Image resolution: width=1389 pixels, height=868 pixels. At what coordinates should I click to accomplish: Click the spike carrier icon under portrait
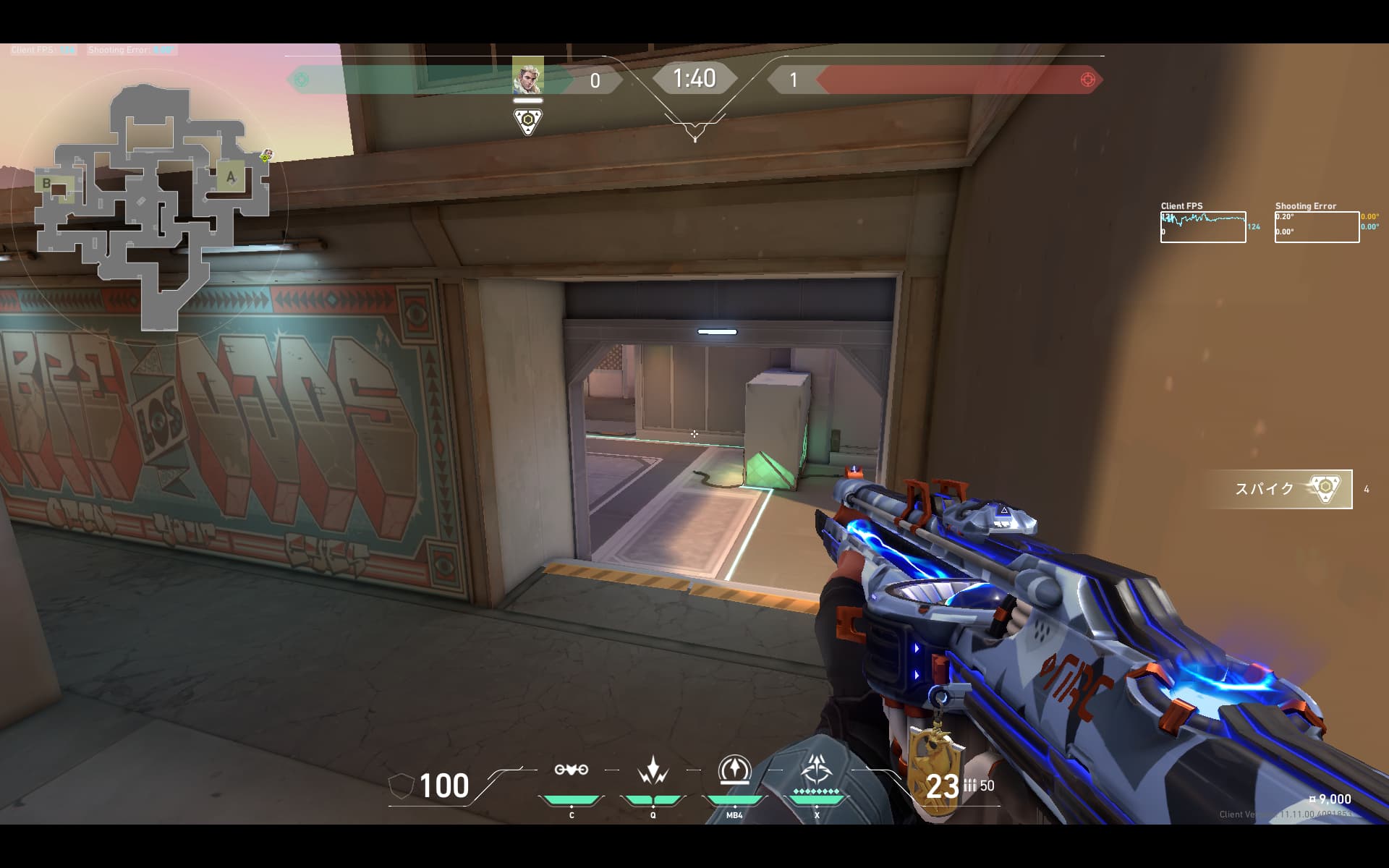(x=528, y=121)
